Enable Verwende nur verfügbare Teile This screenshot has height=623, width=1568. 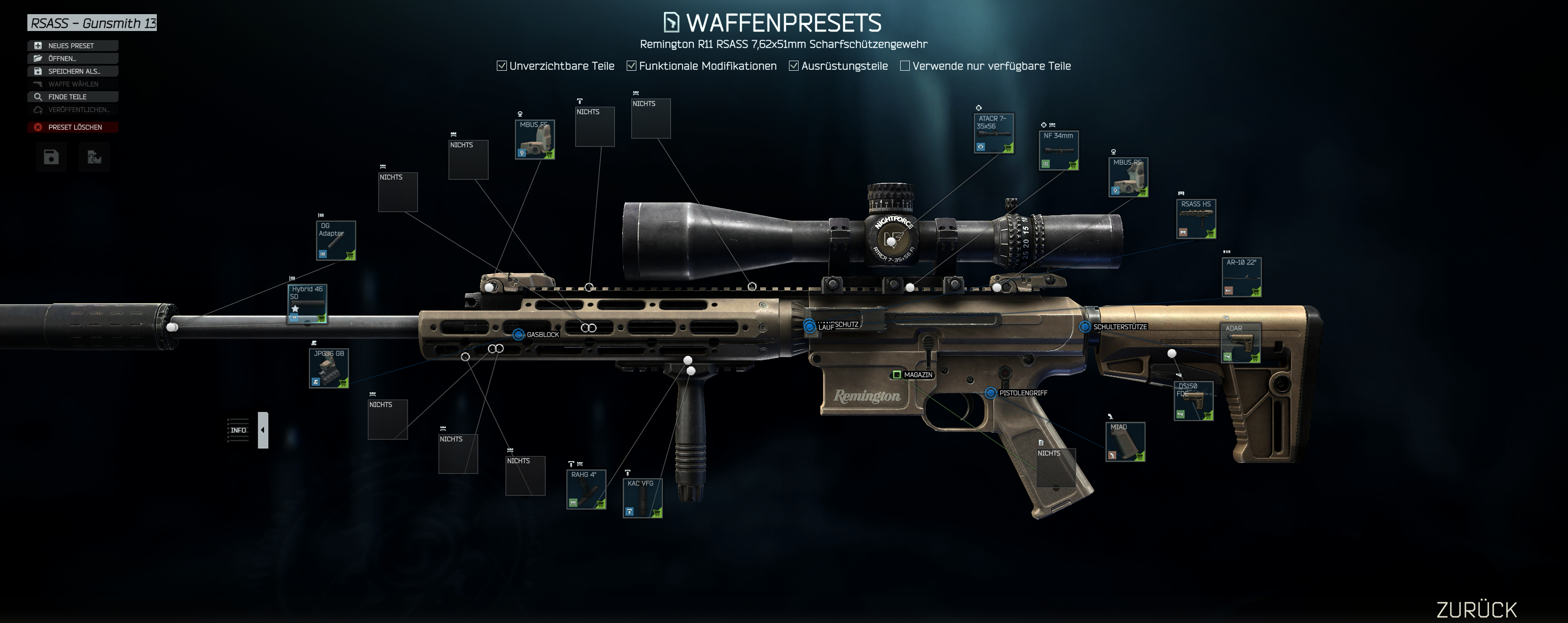click(905, 66)
